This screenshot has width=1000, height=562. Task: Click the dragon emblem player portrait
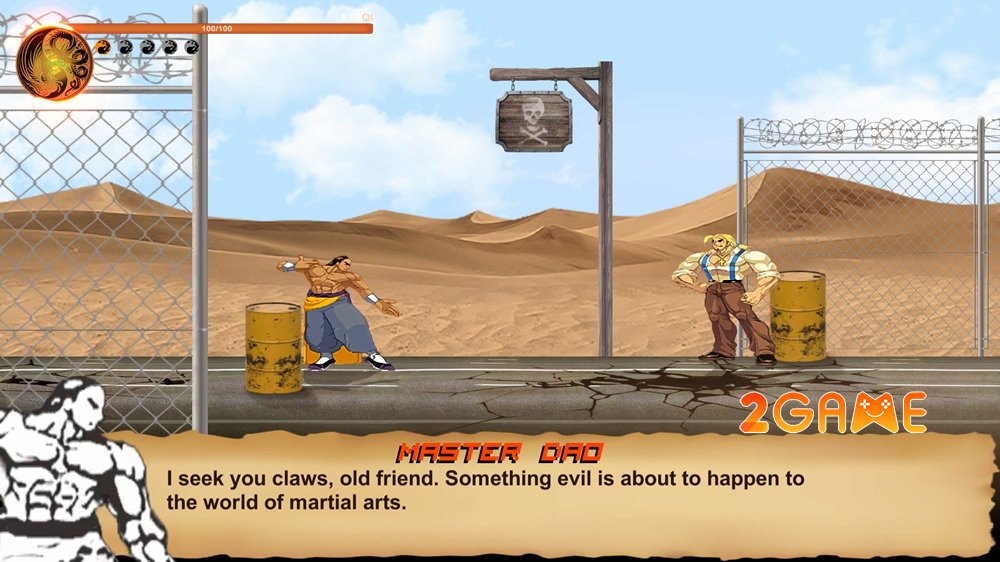pyautogui.click(x=54, y=62)
